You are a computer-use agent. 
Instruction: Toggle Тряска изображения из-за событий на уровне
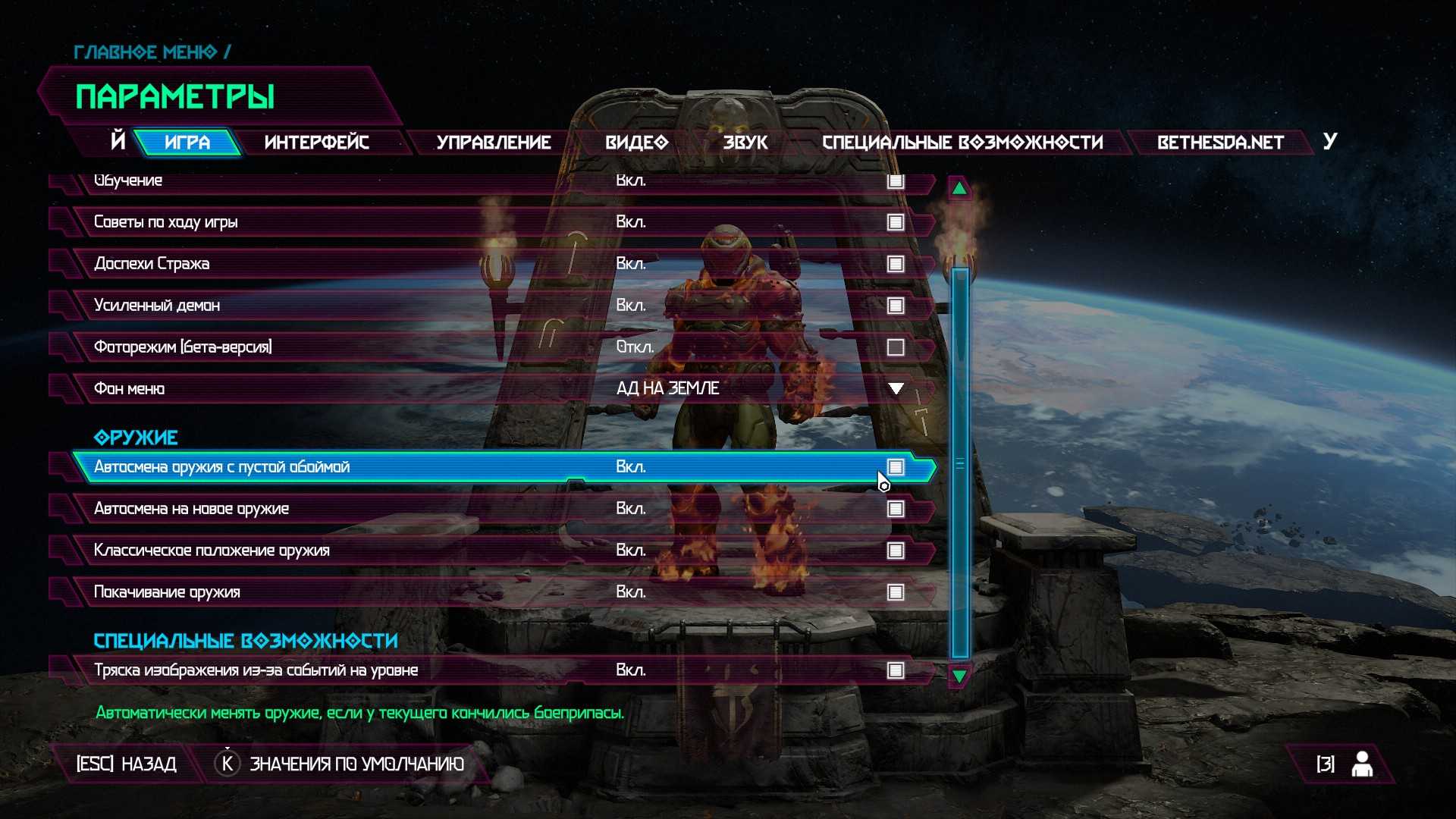tap(896, 670)
